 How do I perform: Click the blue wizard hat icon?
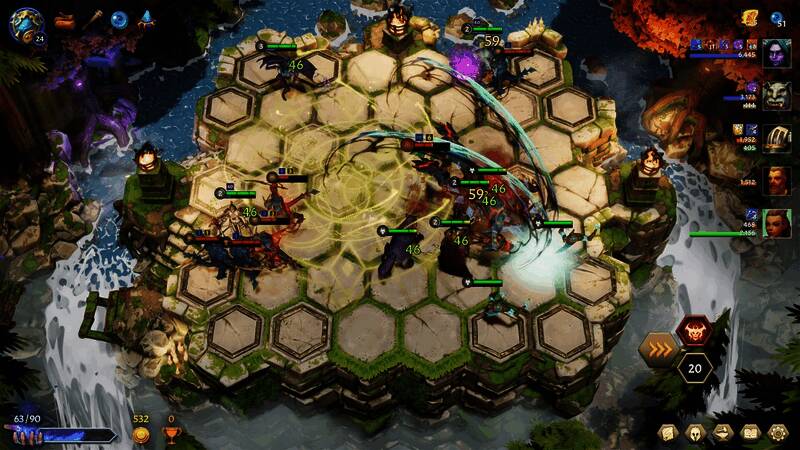tap(147, 18)
